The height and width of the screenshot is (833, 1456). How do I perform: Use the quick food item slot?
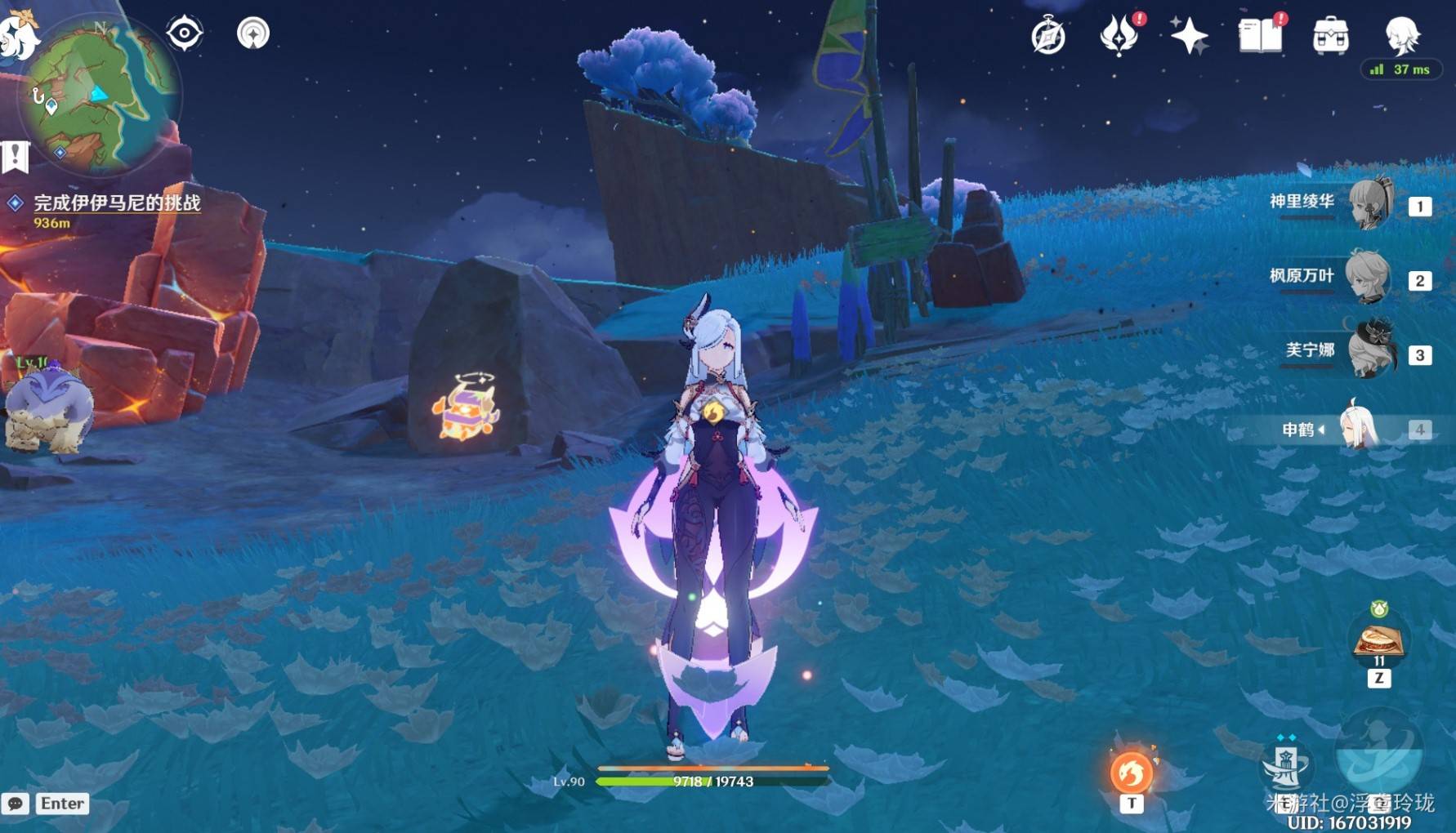click(x=1379, y=640)
